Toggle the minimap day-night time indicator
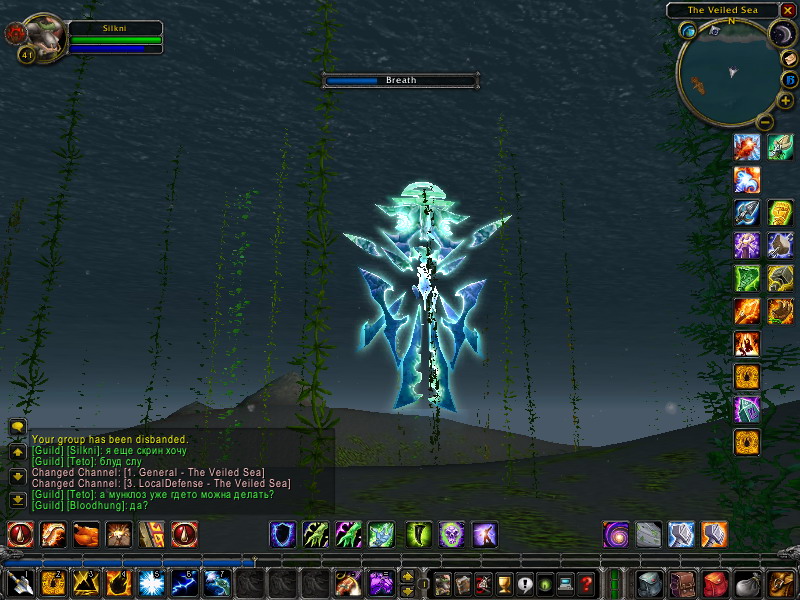 pyautogui.click(x=780, y=34)
